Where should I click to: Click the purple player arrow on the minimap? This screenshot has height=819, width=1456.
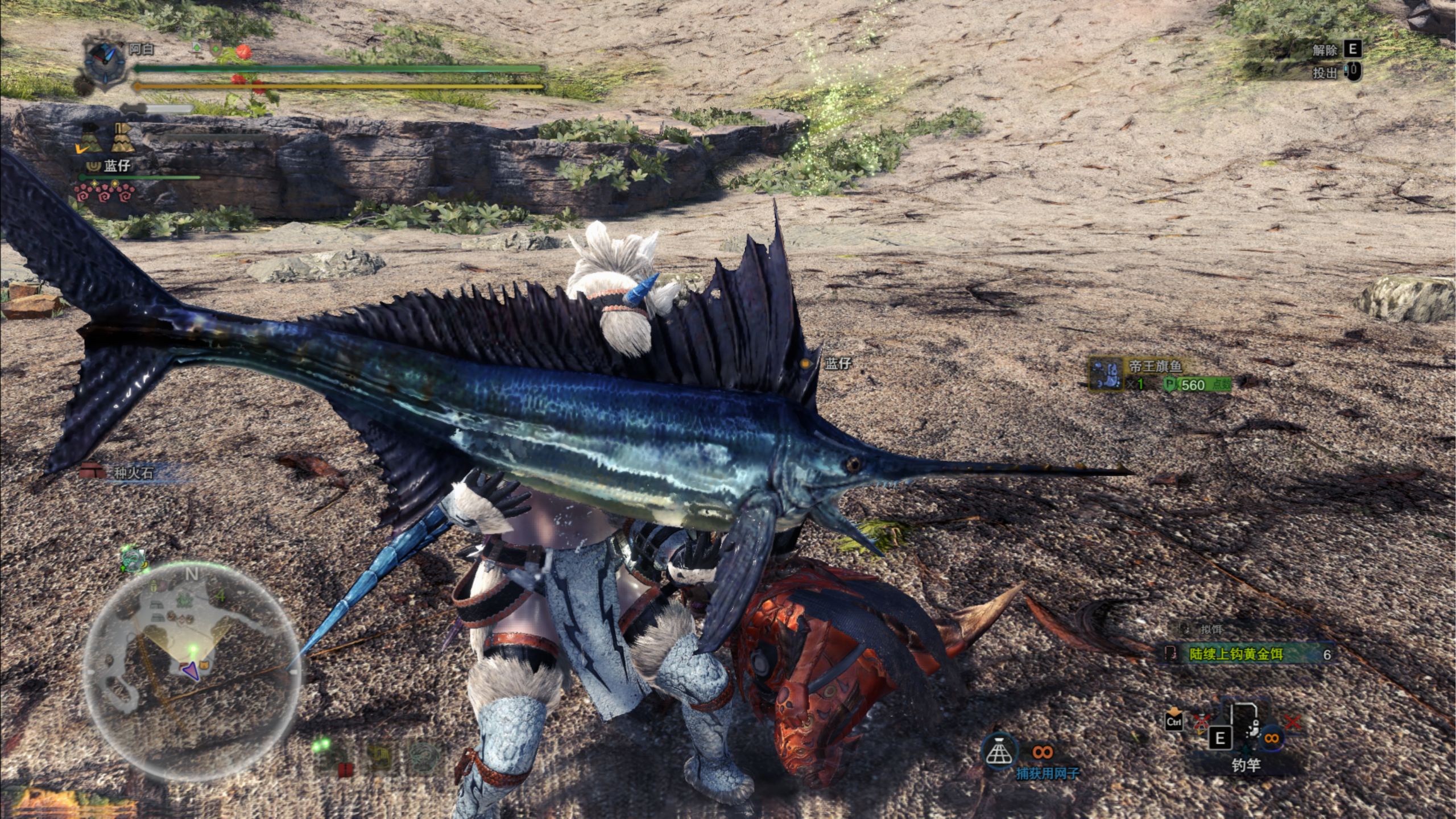pyautogui.click(x=191, y=671)
